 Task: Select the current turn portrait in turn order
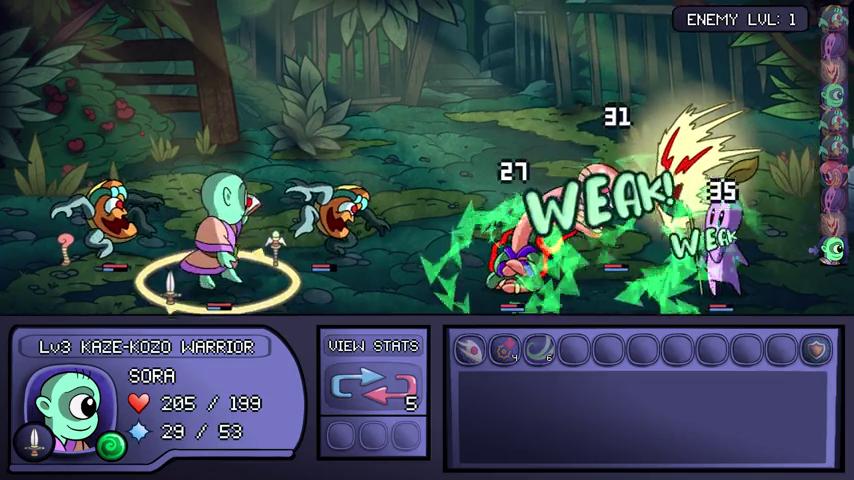[x=832, y=249]
